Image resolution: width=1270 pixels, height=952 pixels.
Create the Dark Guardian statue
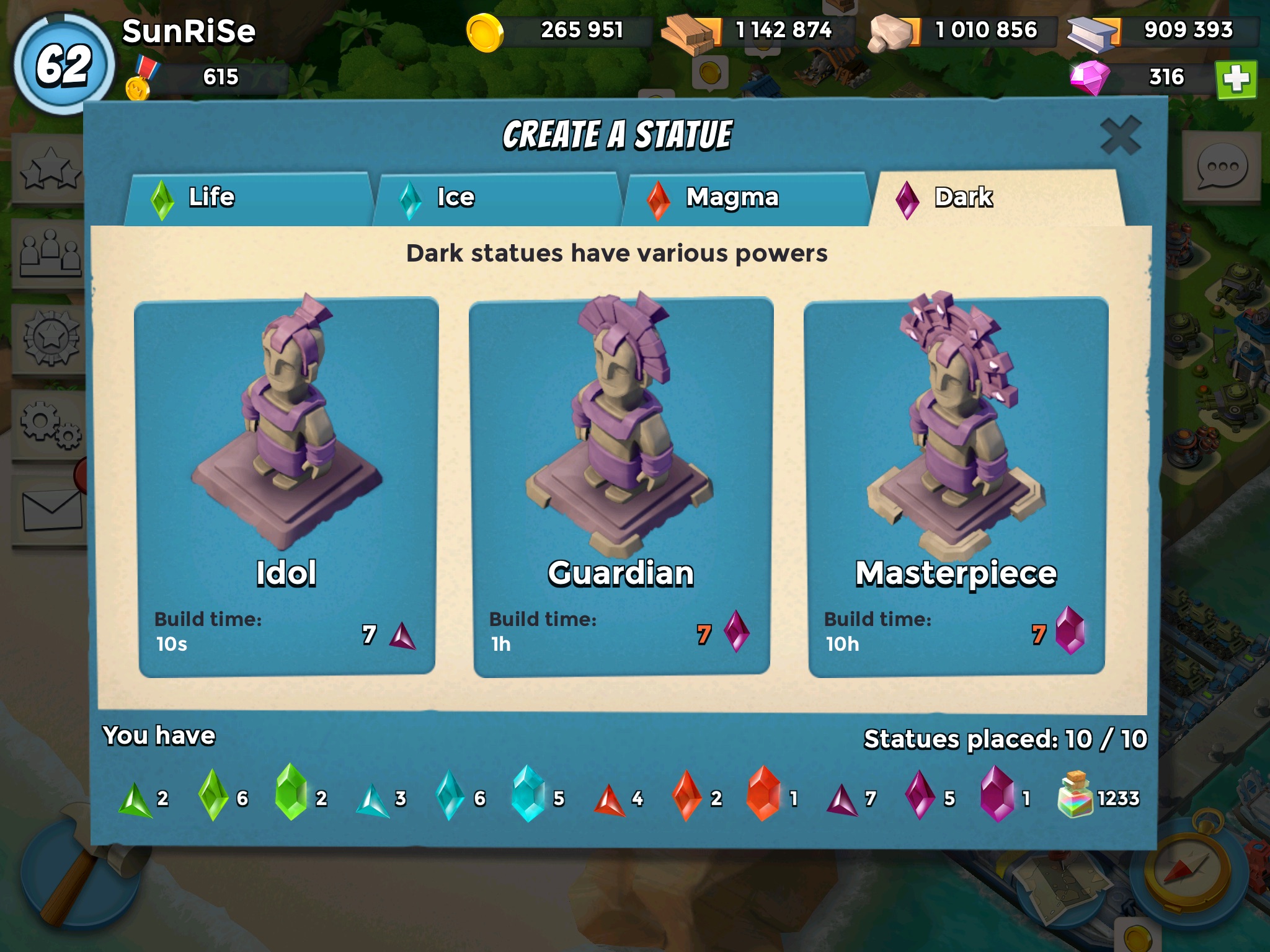pos(621,487)
